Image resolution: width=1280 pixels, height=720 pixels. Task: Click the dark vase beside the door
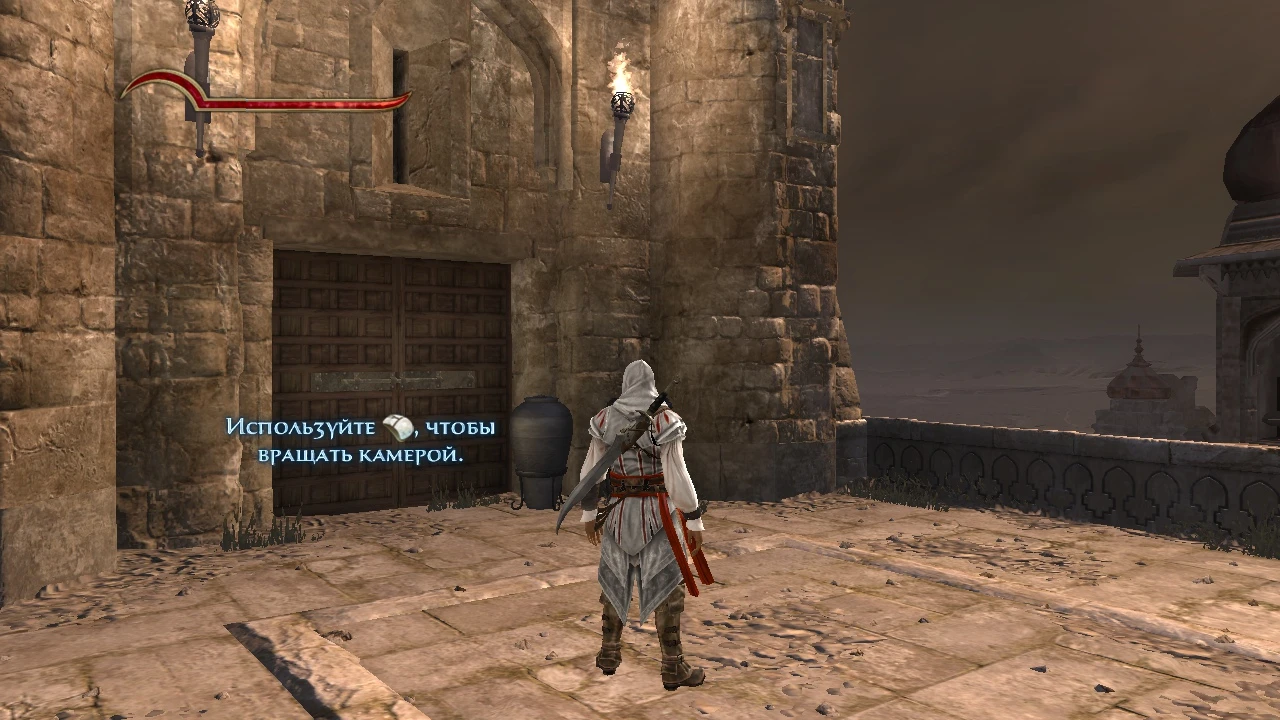pos(542,450)
